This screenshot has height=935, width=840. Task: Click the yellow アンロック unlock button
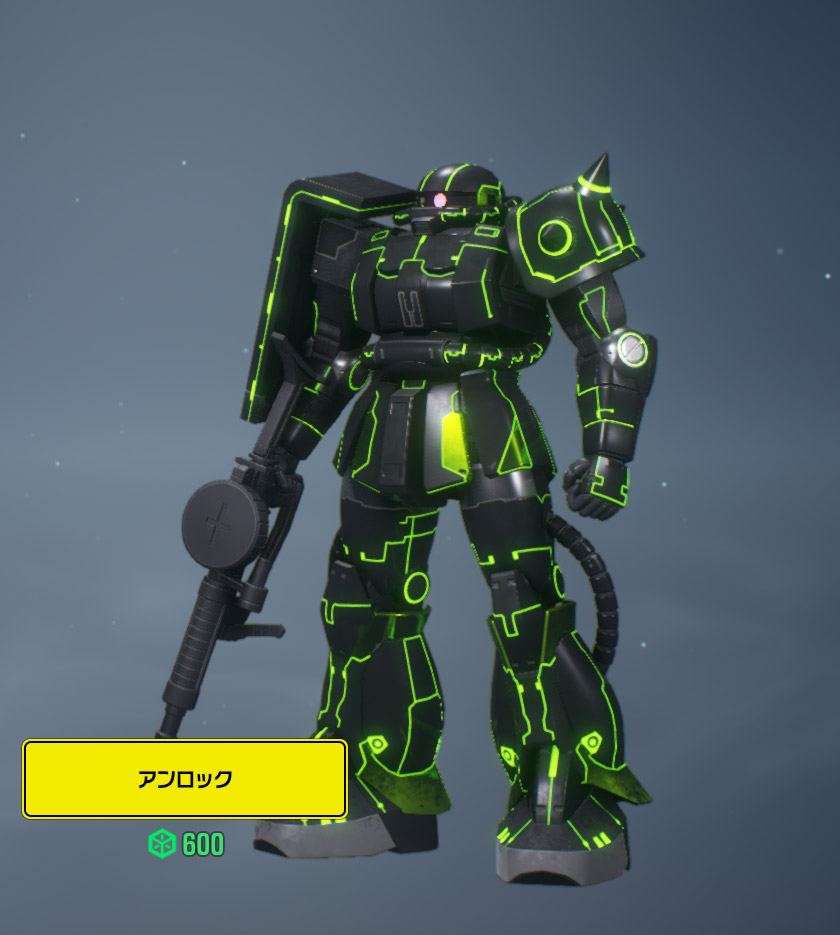[185, 779]
